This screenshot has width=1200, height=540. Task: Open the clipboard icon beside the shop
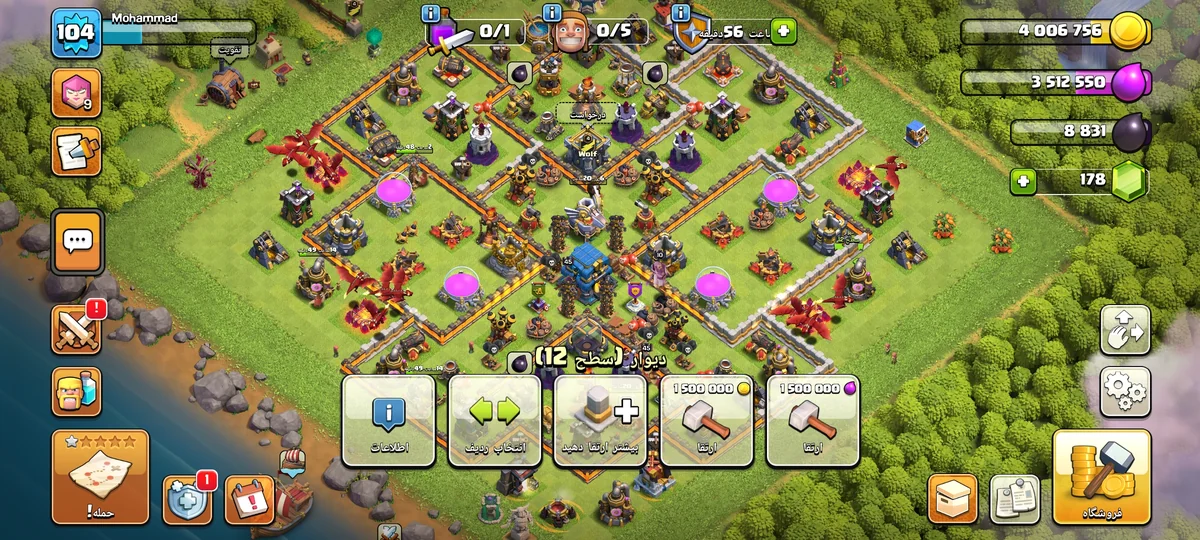[x=1014, y=499]
